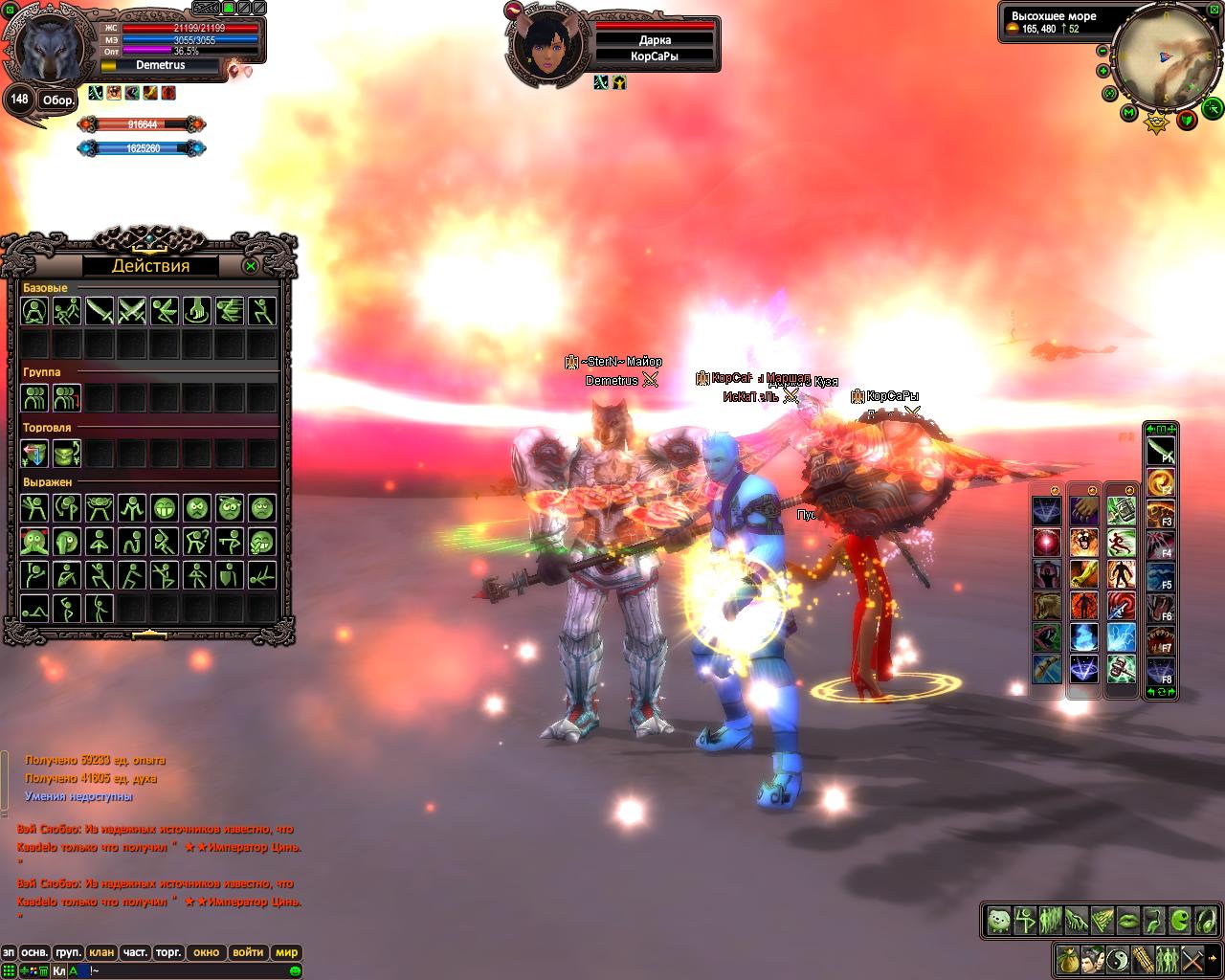Zoom out the minimap with the minus button

click(x=1103, y=51)
